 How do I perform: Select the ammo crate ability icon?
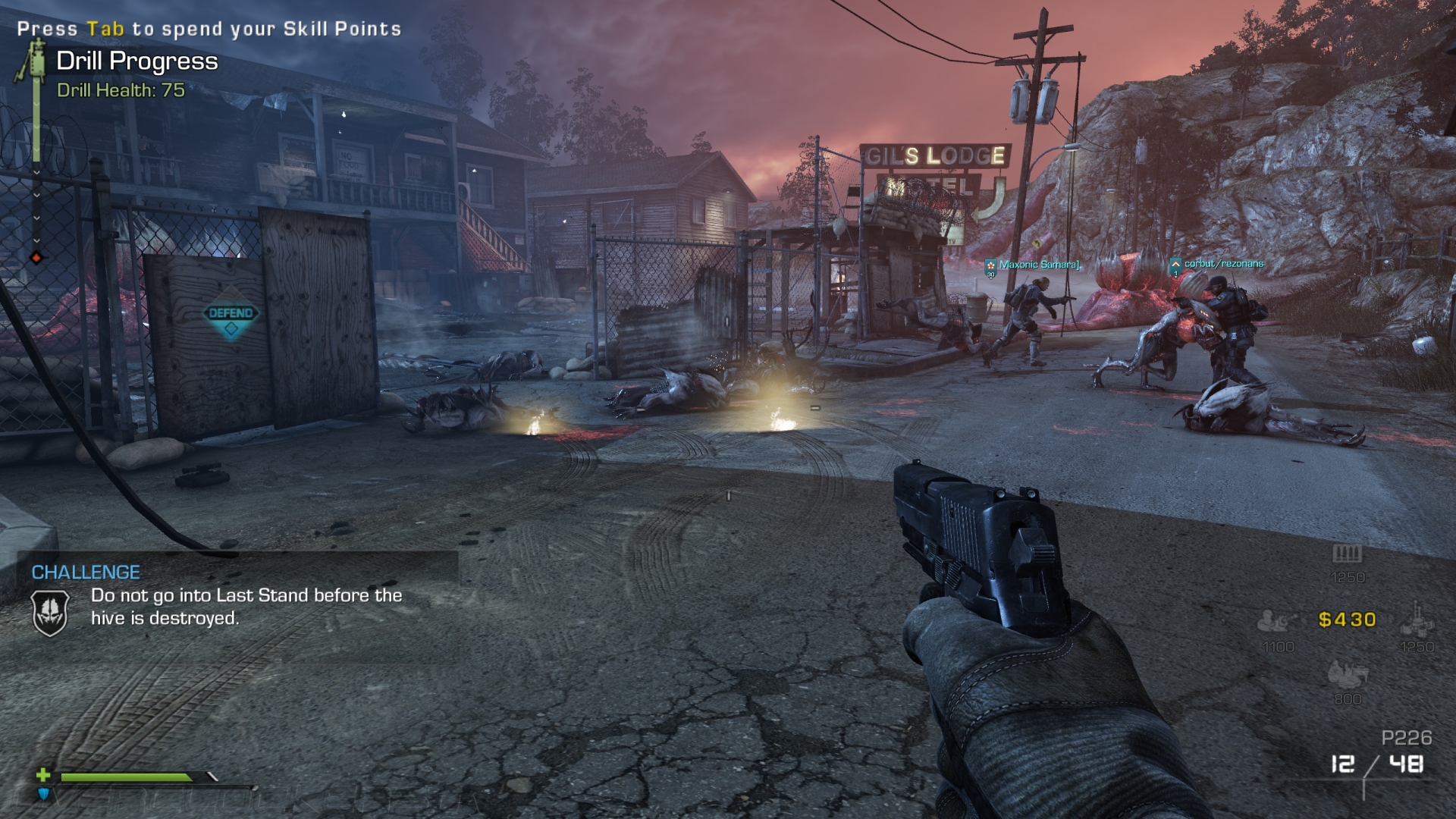[x=1347, y=554]
